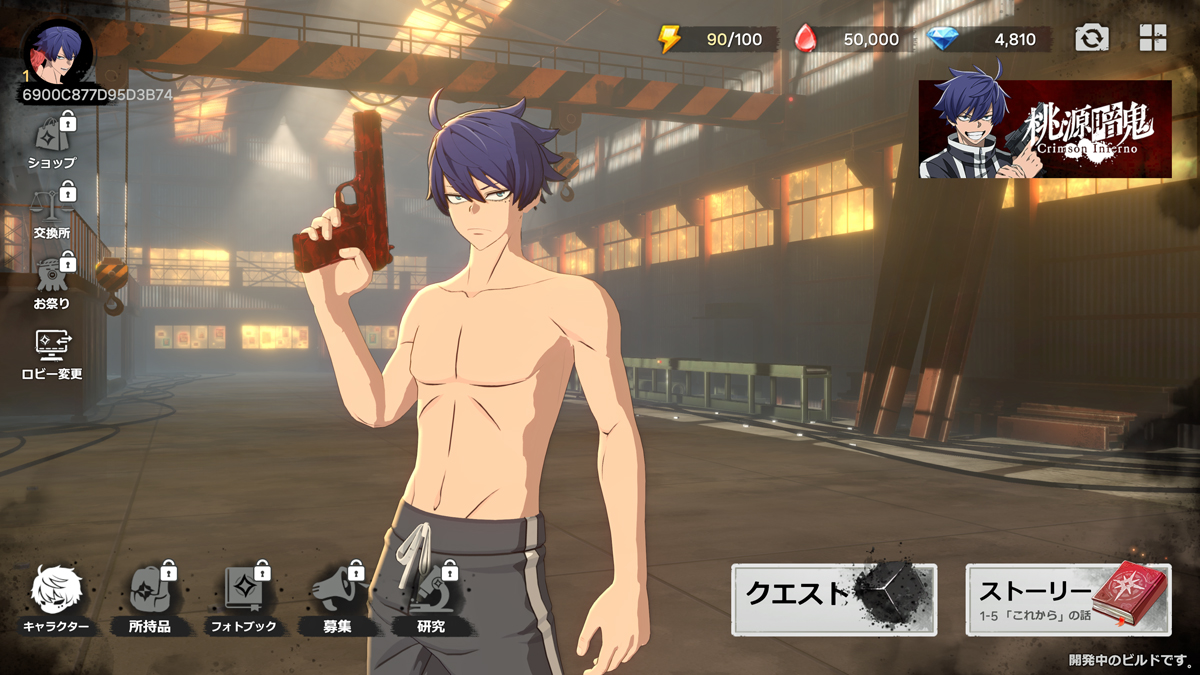Open the 交換所 exchange menu
This screenshot has height=675, width=1200.
(x=52, y=212)
